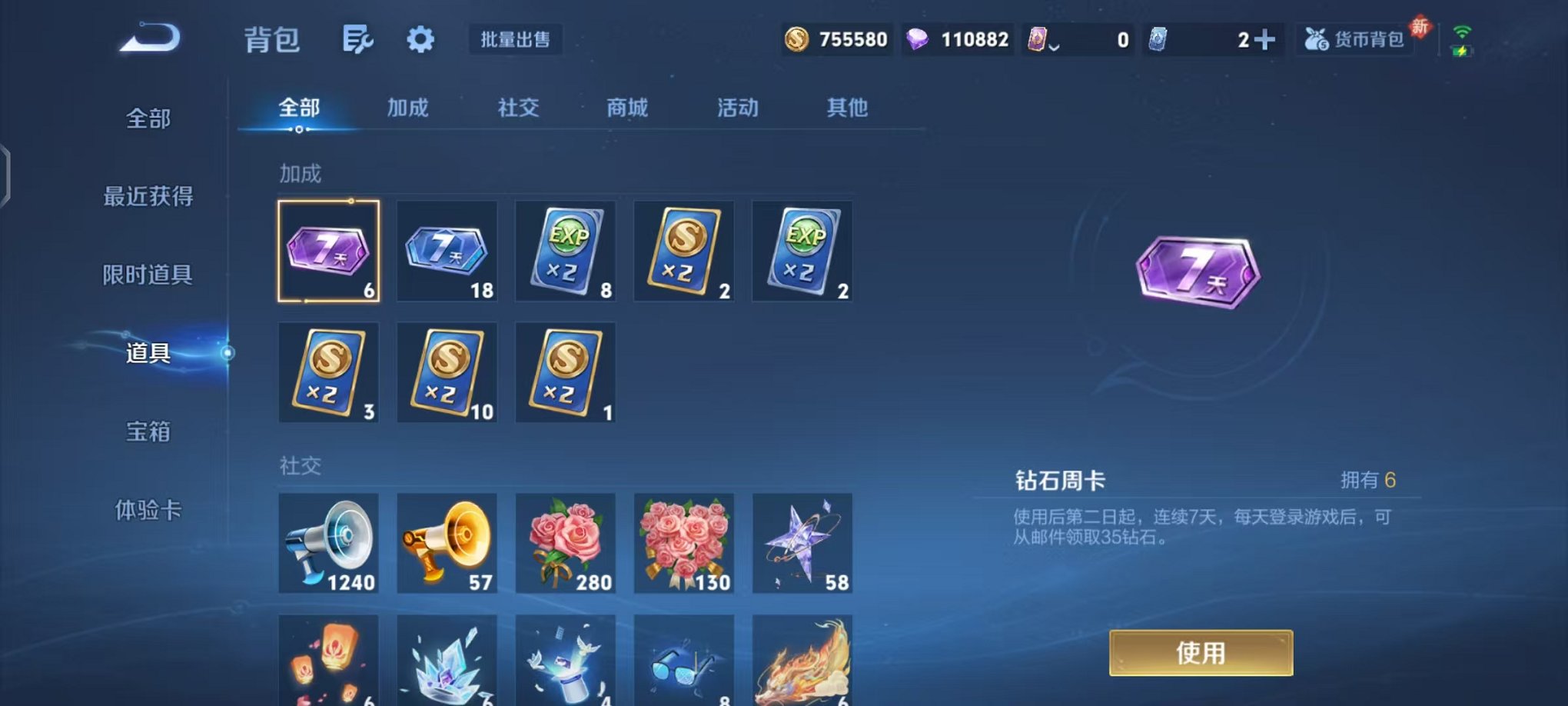Click the gold coin currency icon
The image size is (1568, 706).
point(796,39)
